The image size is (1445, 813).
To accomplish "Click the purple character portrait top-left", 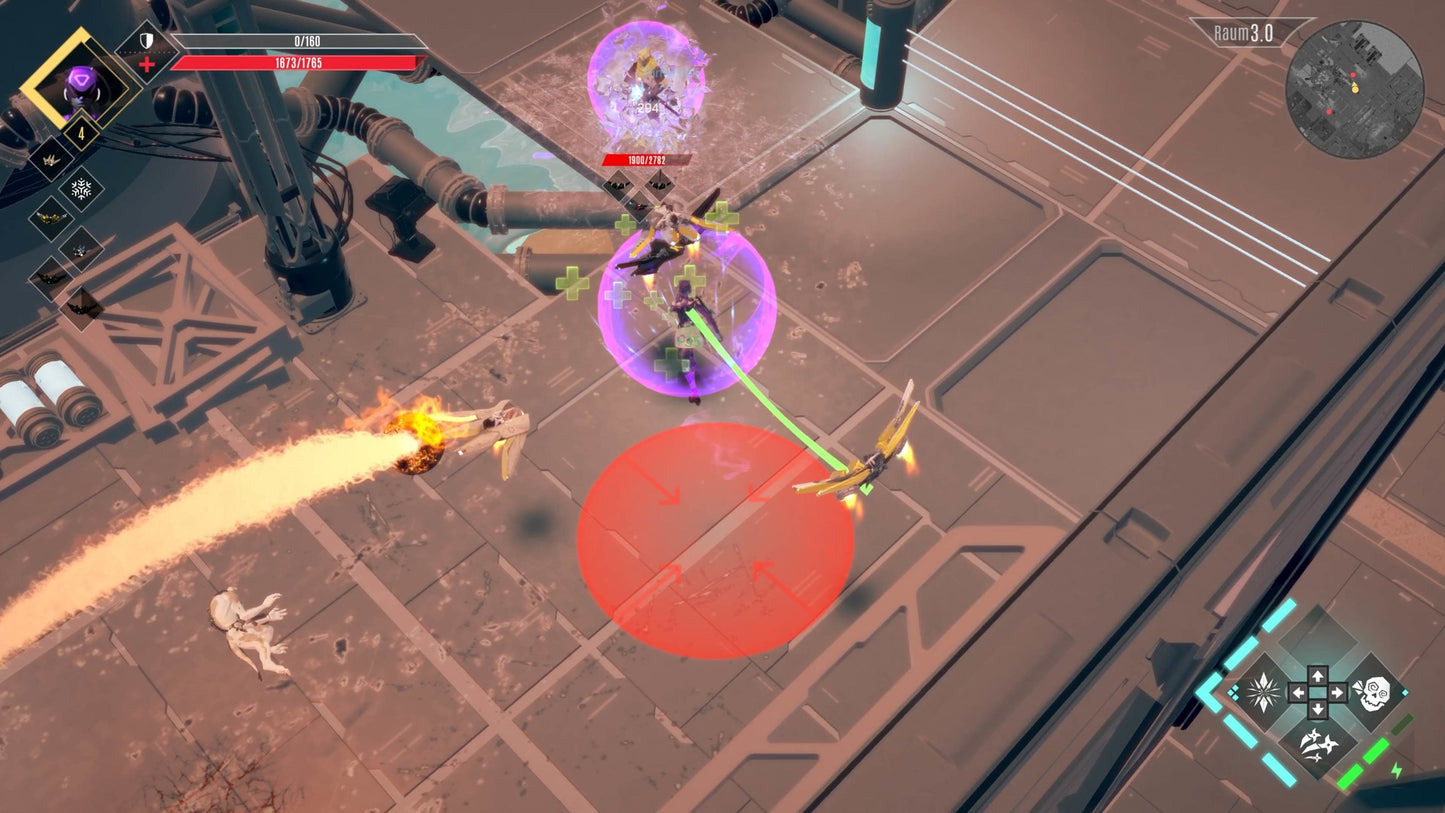I will pyautogui.click(x=80, y=82).
